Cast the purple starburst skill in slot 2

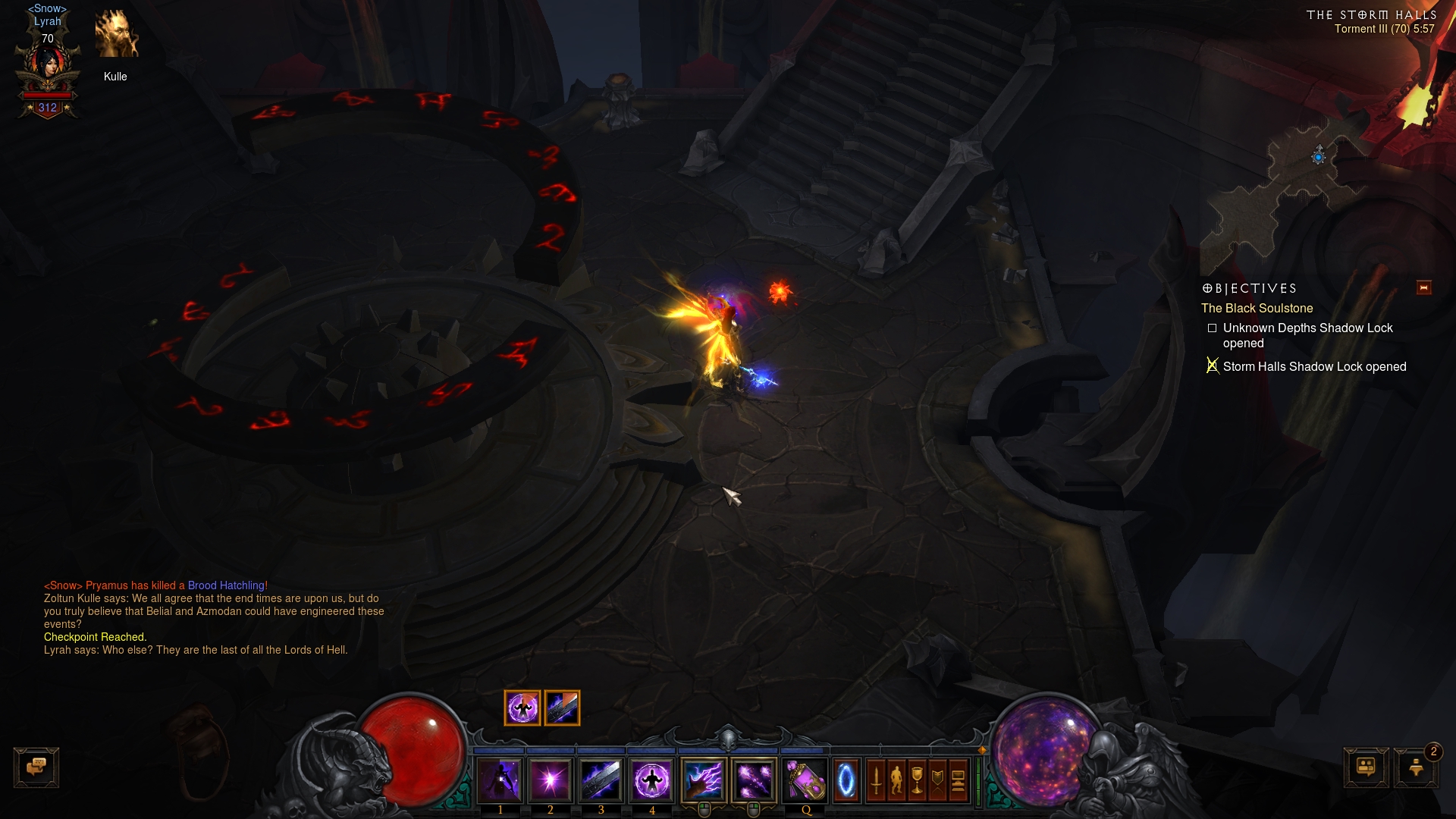tap(551, 780)
